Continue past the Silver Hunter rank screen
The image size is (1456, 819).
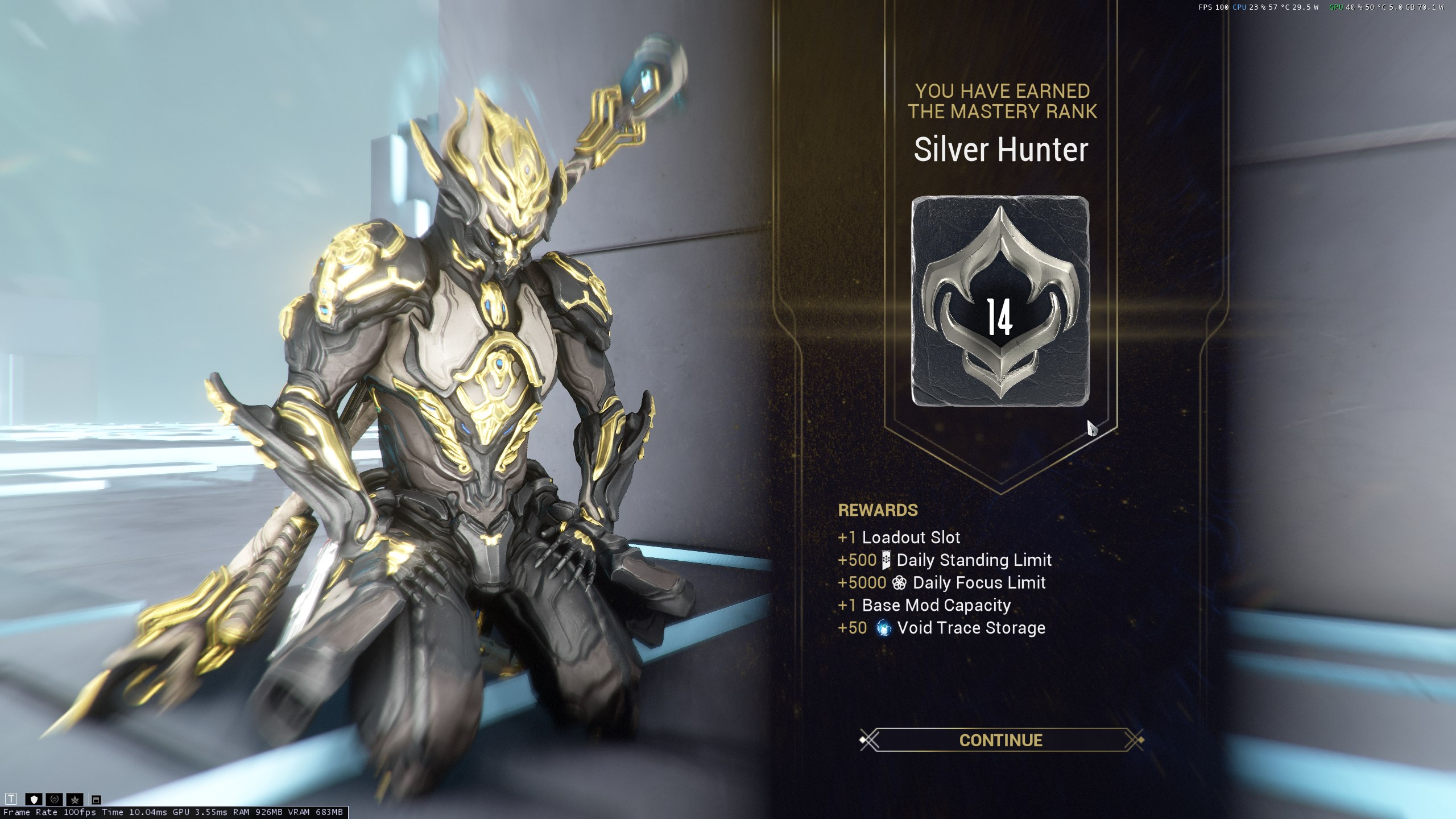[1000, 740]
